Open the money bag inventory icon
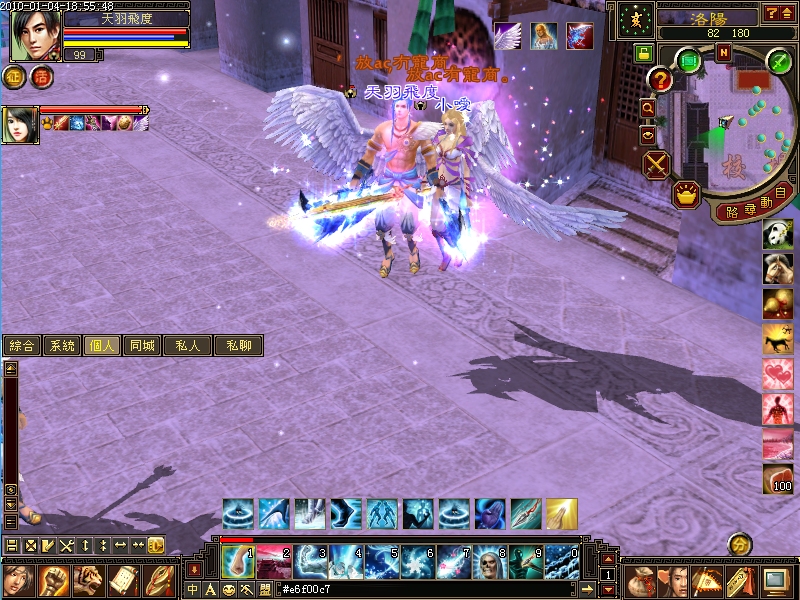Image resolution: width=800 pixels, height=600 pixels. (640, 581)
